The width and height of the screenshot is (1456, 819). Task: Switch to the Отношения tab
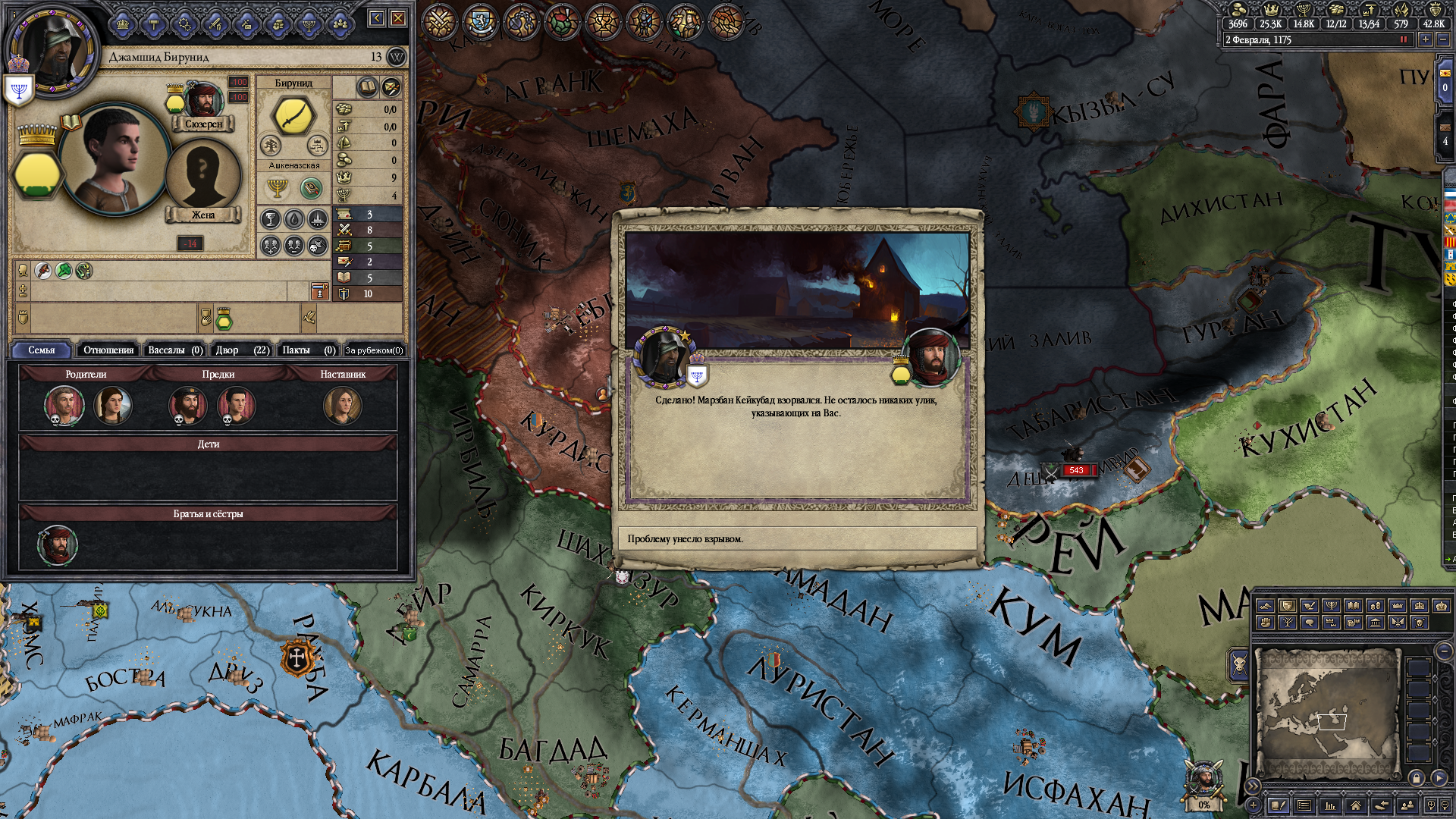[x=108, y=350]
